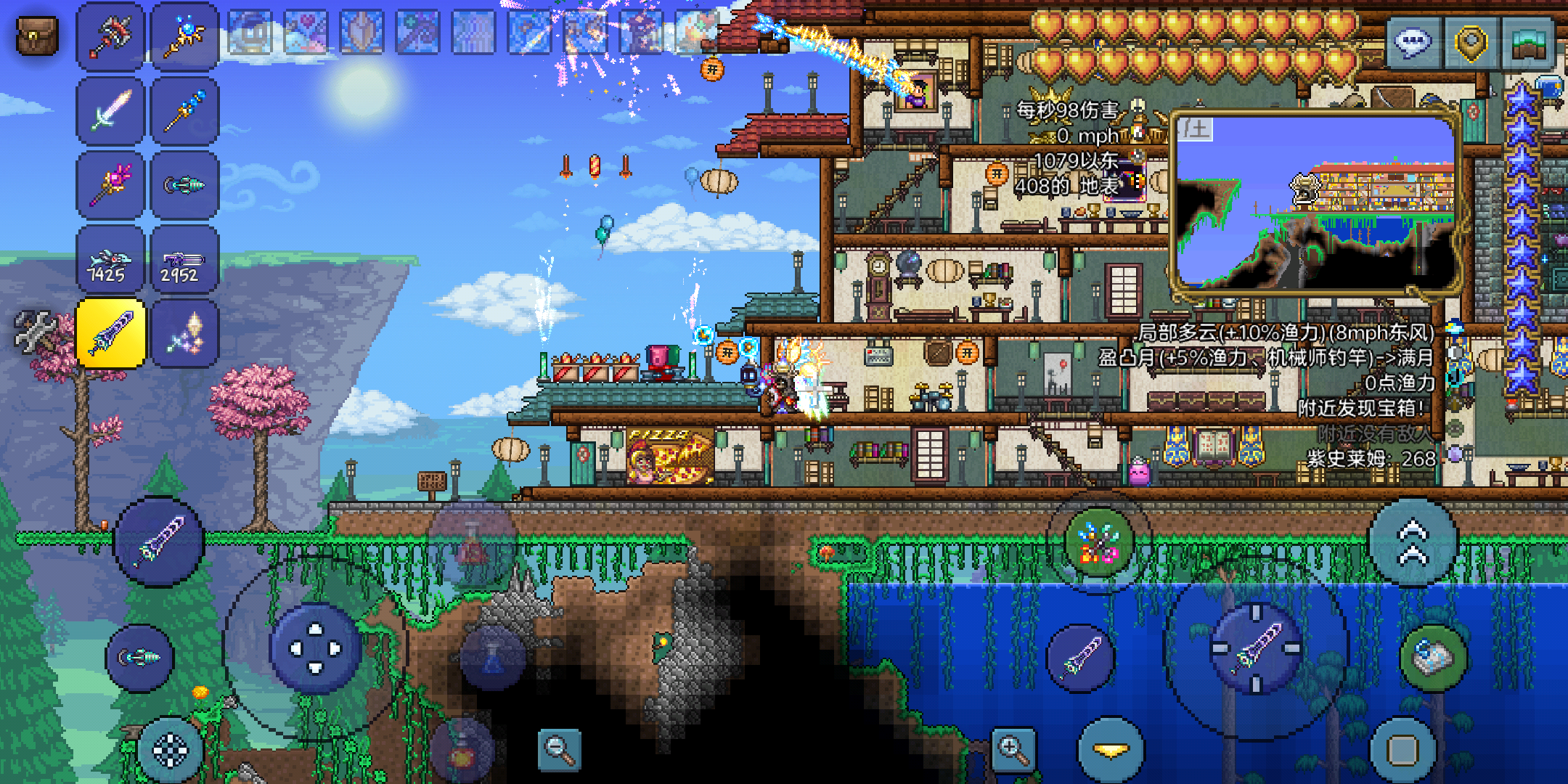Tap the movement d-pad joystick
Image resolution: width=1568 pixels, height=784 pixels.
316,648
